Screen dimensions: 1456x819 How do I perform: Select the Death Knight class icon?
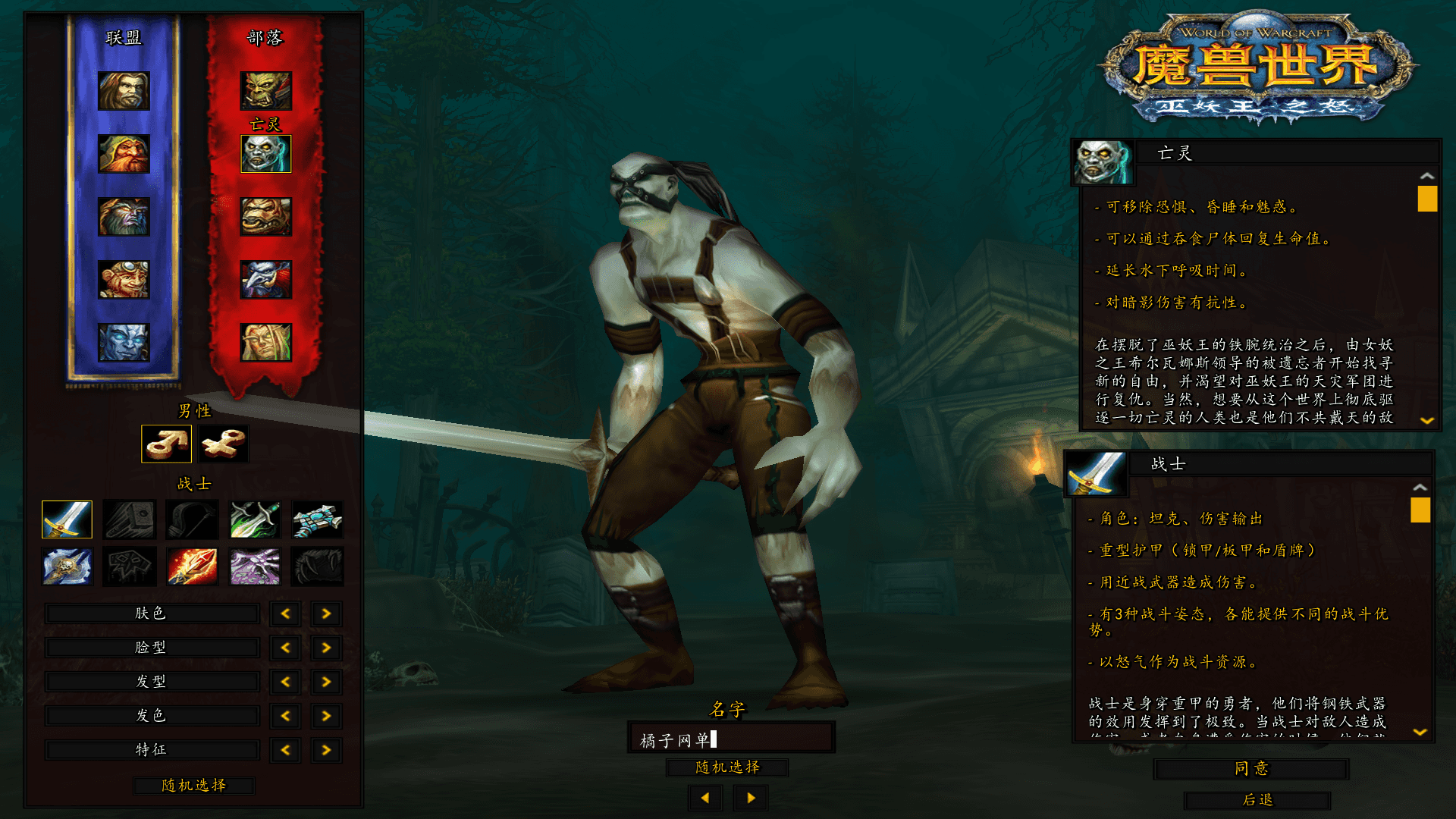click(67, 566)
